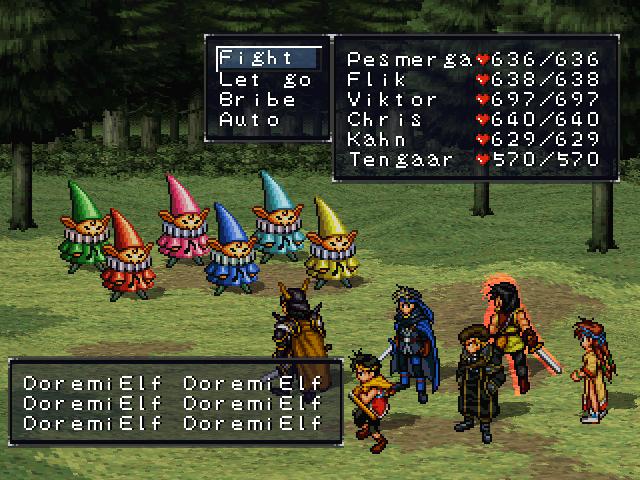Select Pesmerga in the party list

pyautogui.click(x=409, y=58)
